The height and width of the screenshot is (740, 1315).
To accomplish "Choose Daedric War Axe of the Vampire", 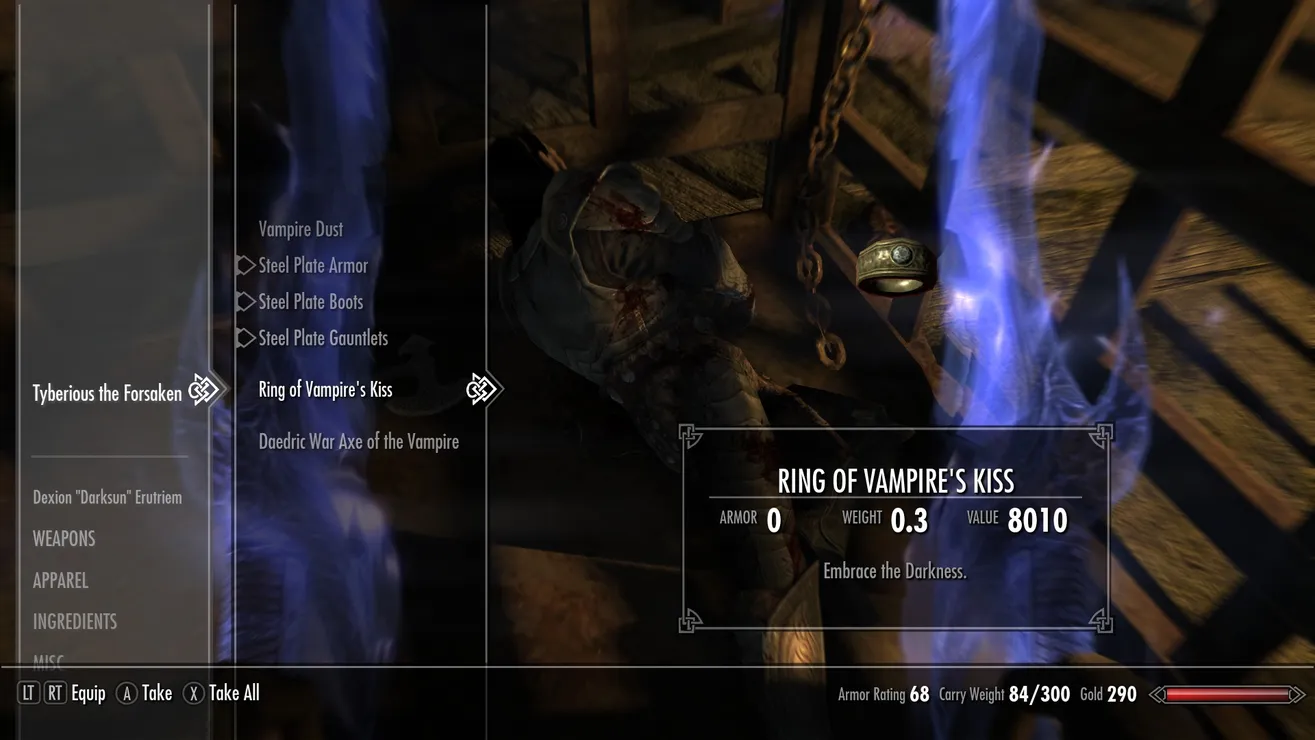I will pyautogui.click(x=358, y=441).
